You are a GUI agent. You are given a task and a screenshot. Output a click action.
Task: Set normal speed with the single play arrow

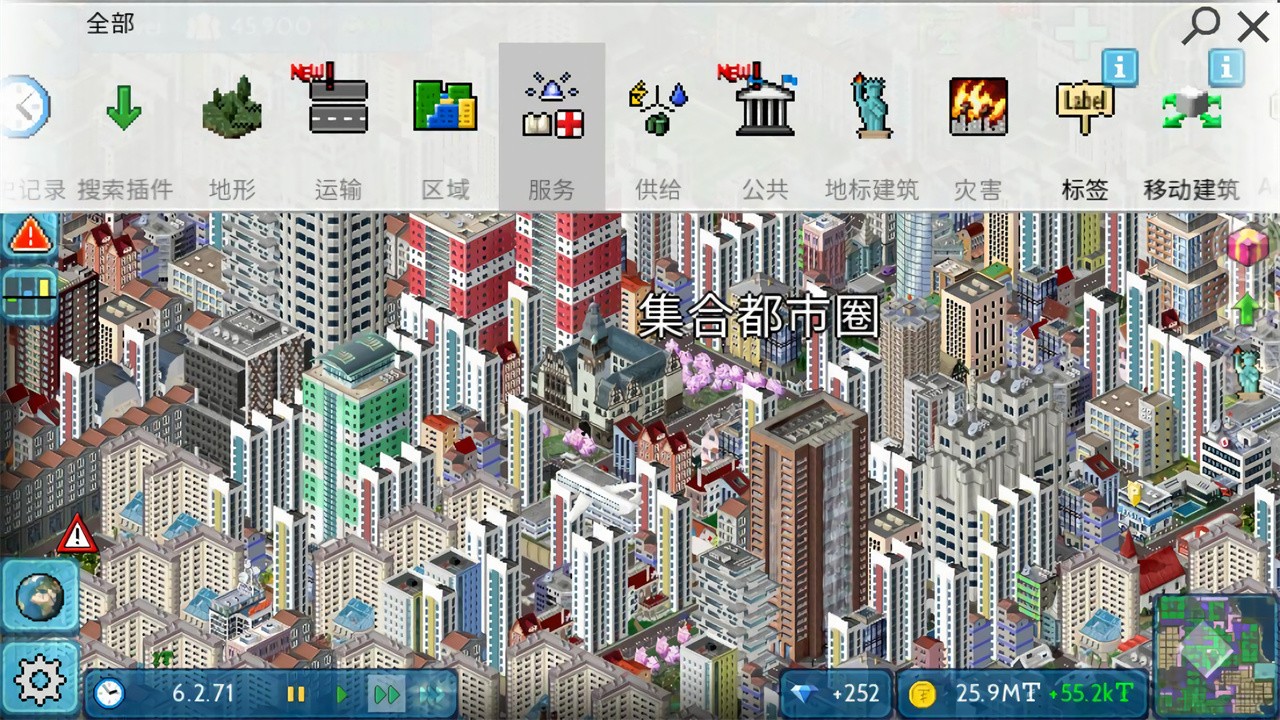342,694
